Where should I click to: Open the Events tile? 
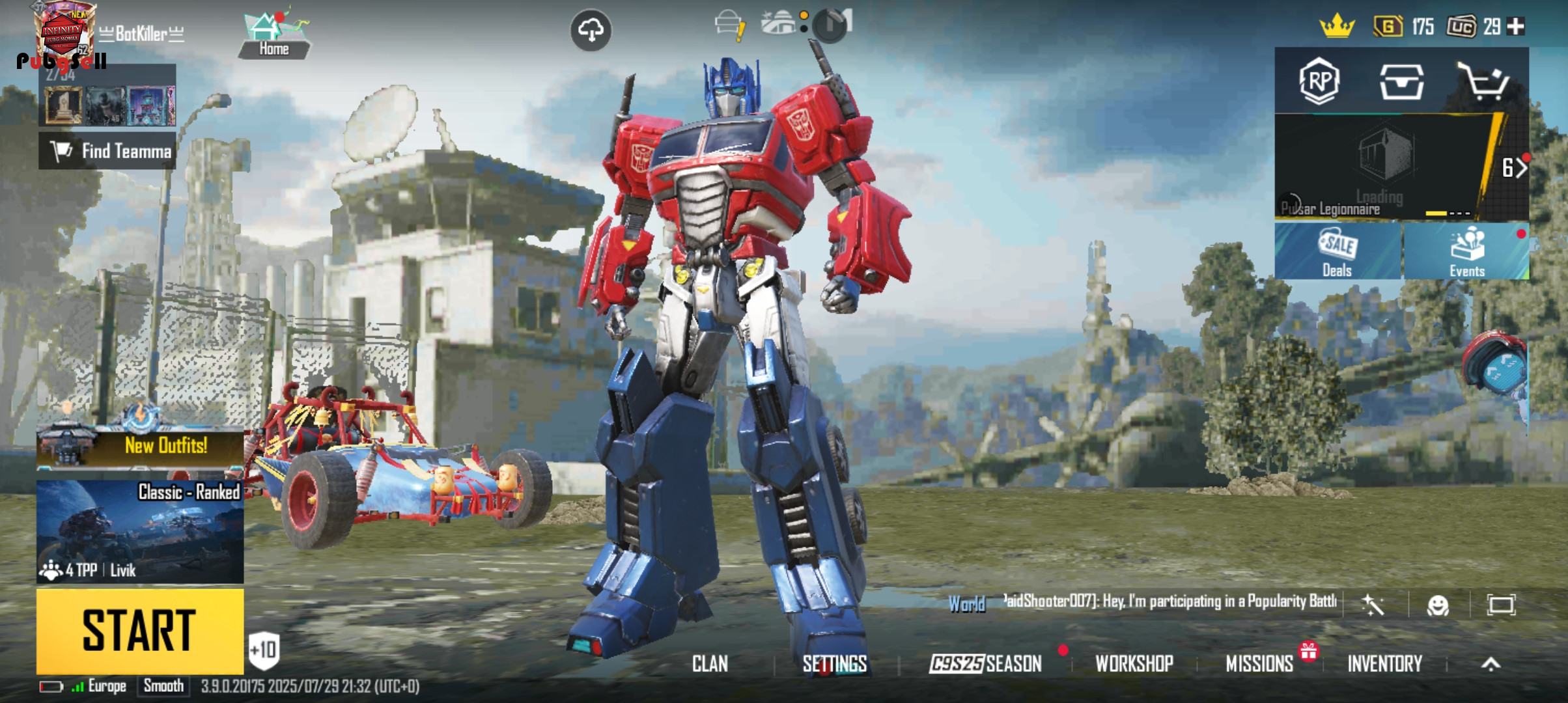coord(1466,252)
